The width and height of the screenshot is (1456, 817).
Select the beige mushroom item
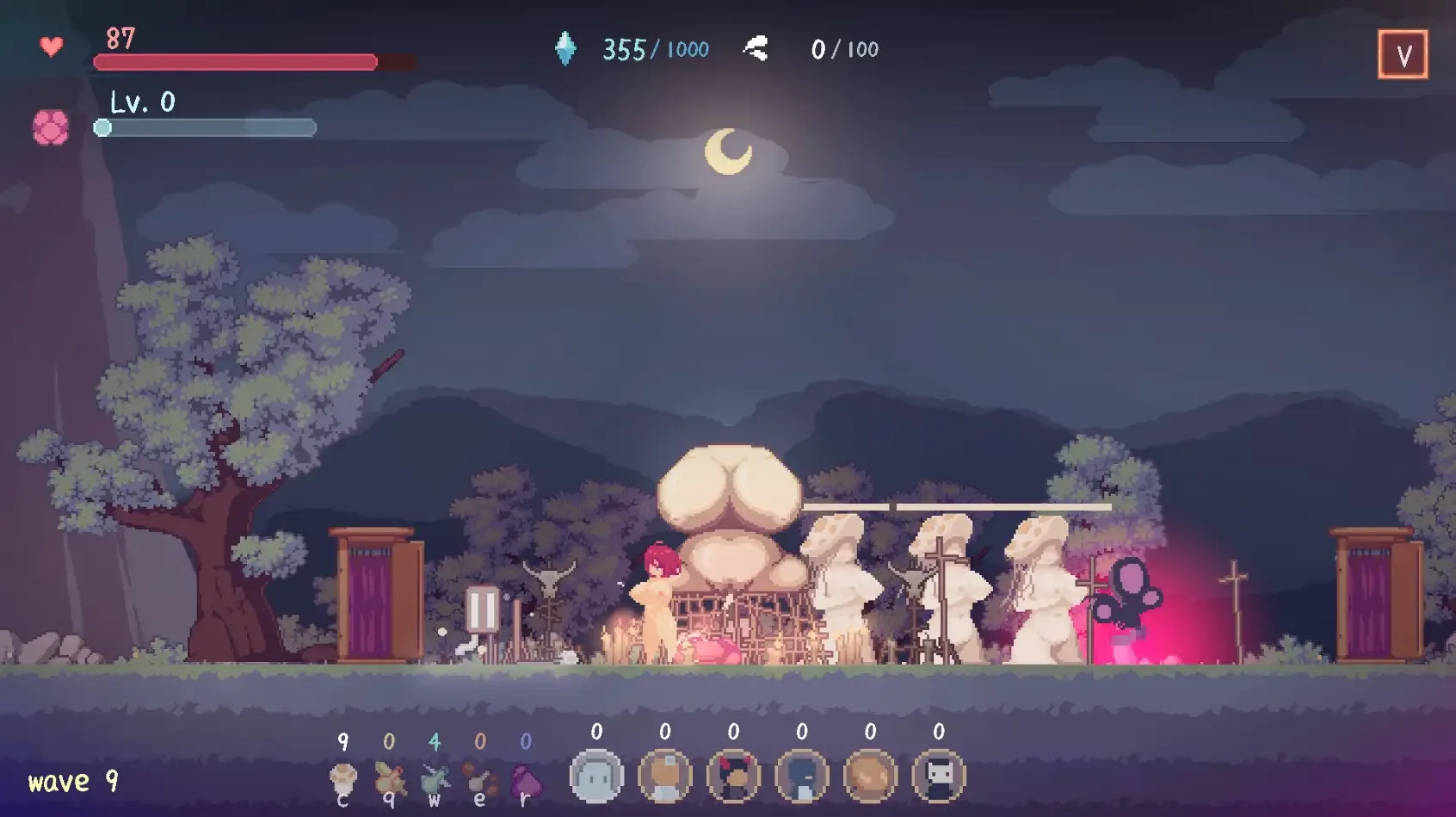[343, 780]
